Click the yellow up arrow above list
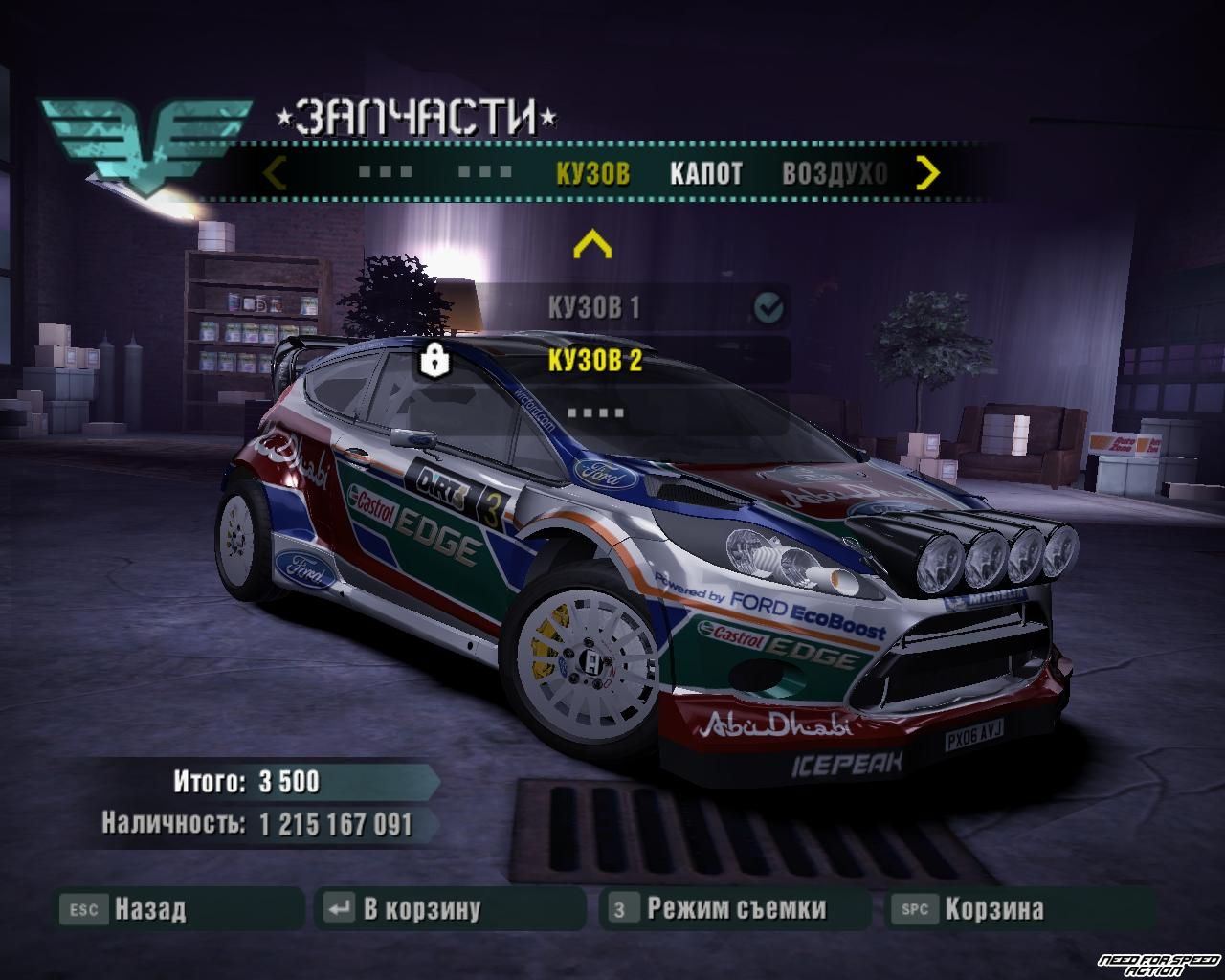Viewport: 1225px width, 980px height. pos(591,245)
